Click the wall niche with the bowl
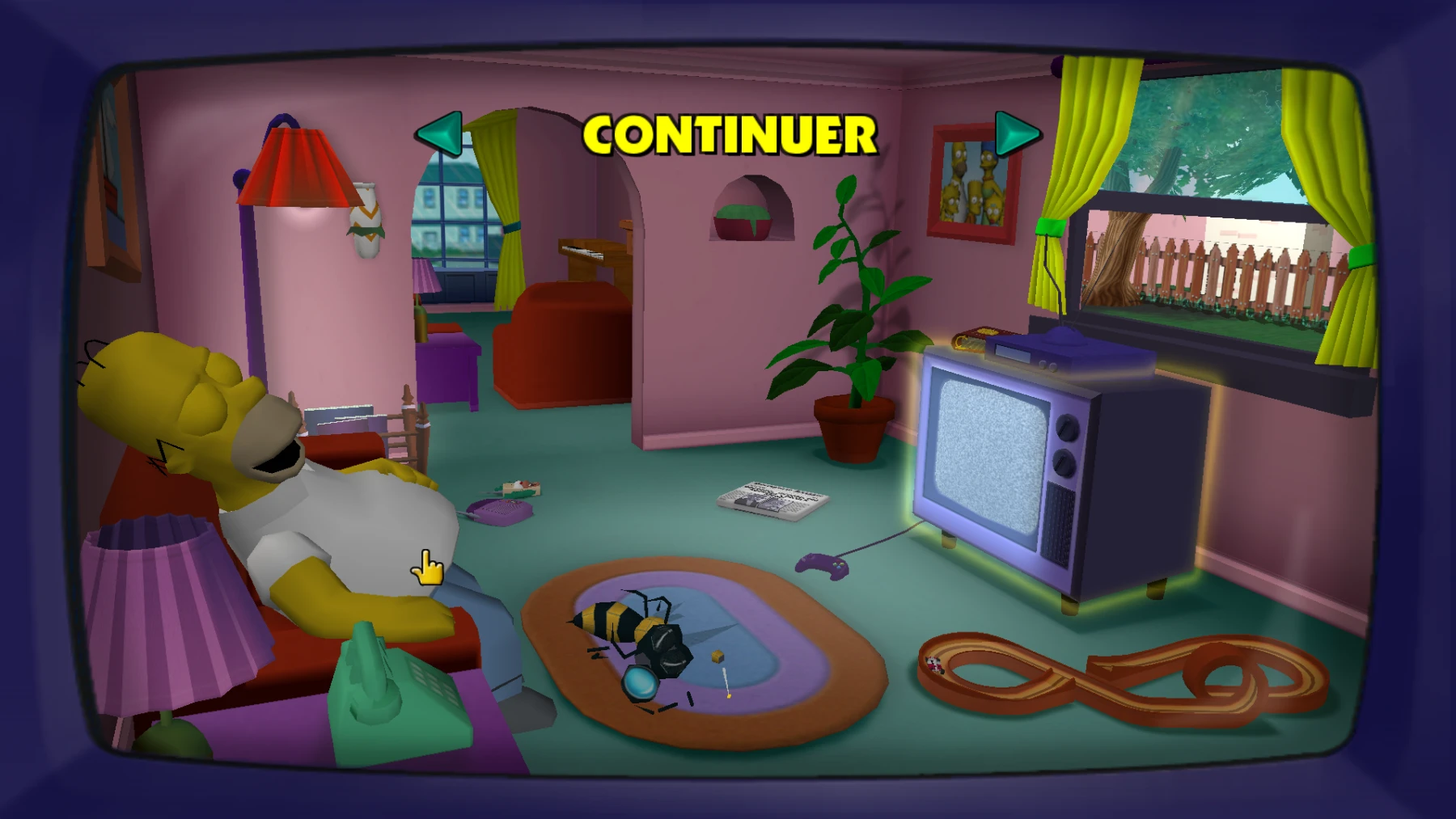 (748, 214)
